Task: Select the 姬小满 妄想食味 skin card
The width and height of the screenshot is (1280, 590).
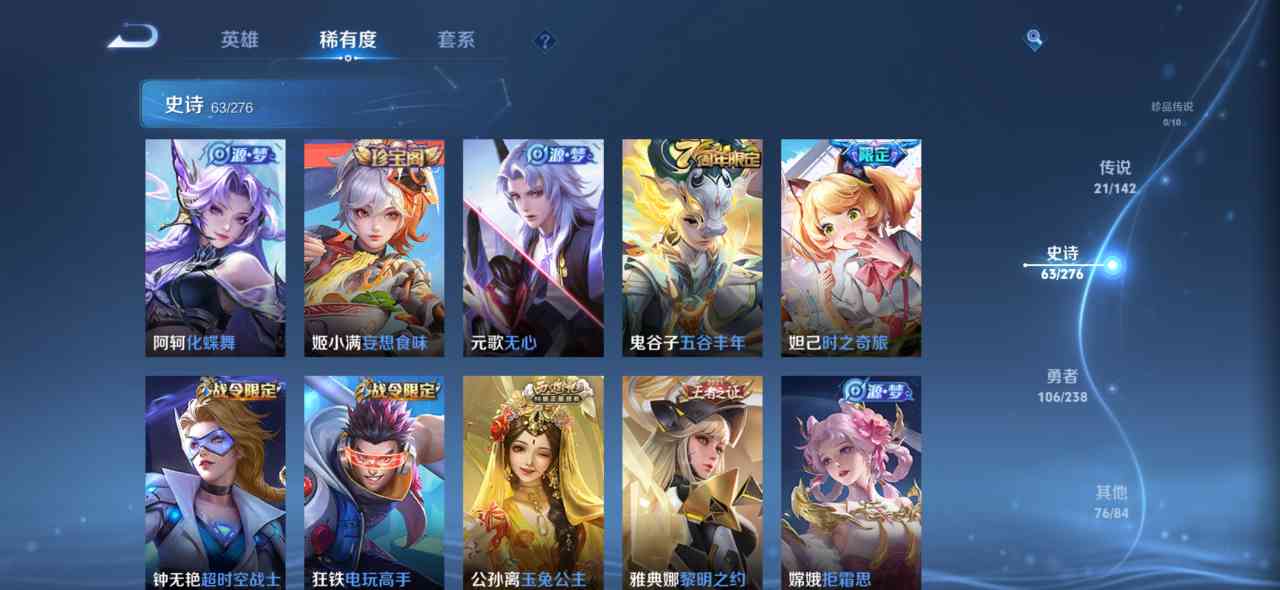Action: coord(374,247)
